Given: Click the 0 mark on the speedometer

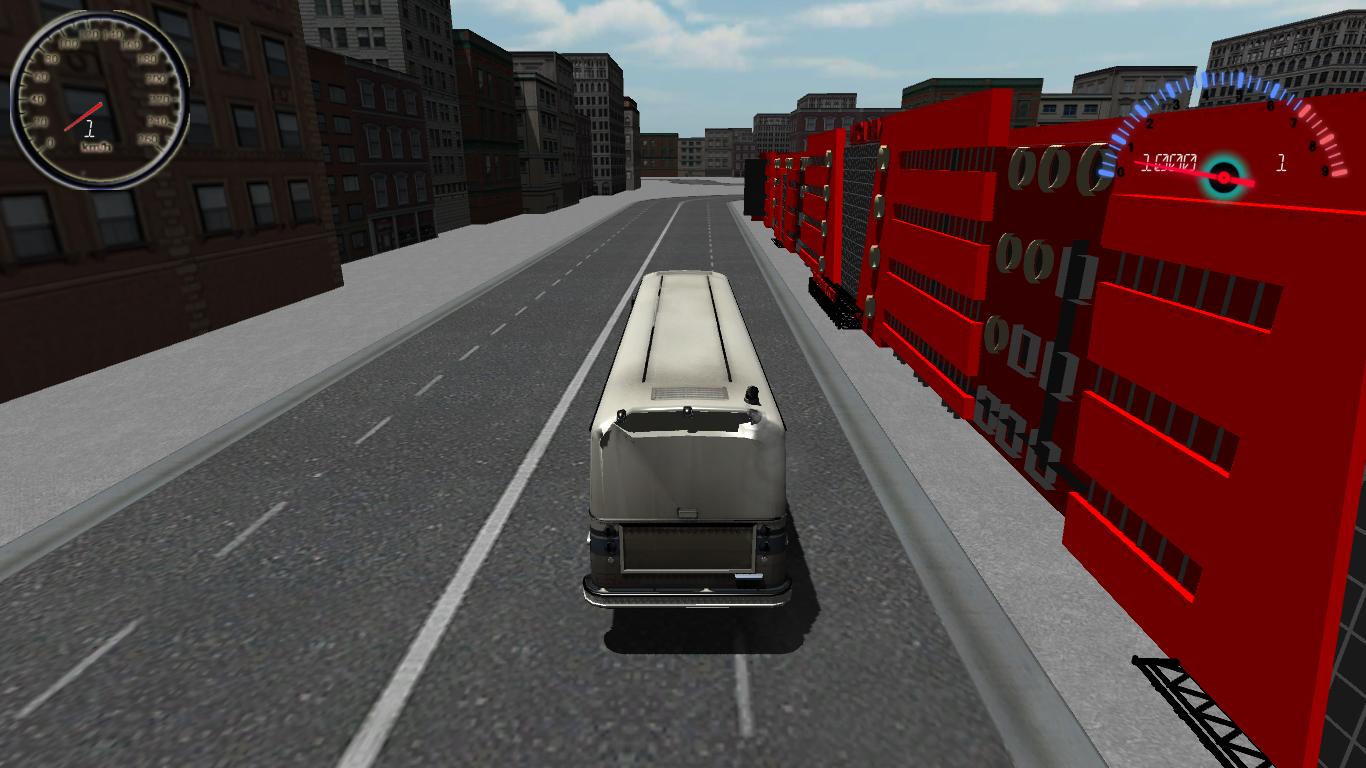Looking at the screenshot, I should [x=51, y=141].
